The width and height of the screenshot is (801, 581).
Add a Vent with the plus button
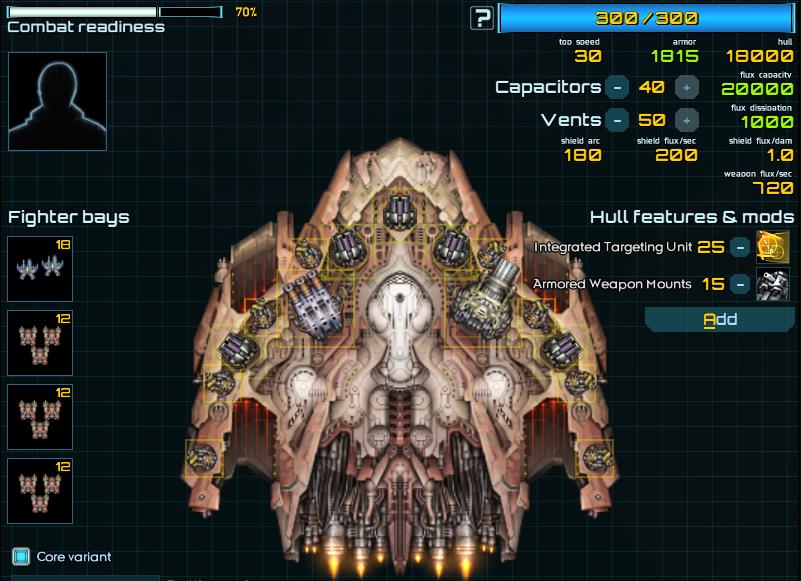pyautogui.click(x=686, y=120)
